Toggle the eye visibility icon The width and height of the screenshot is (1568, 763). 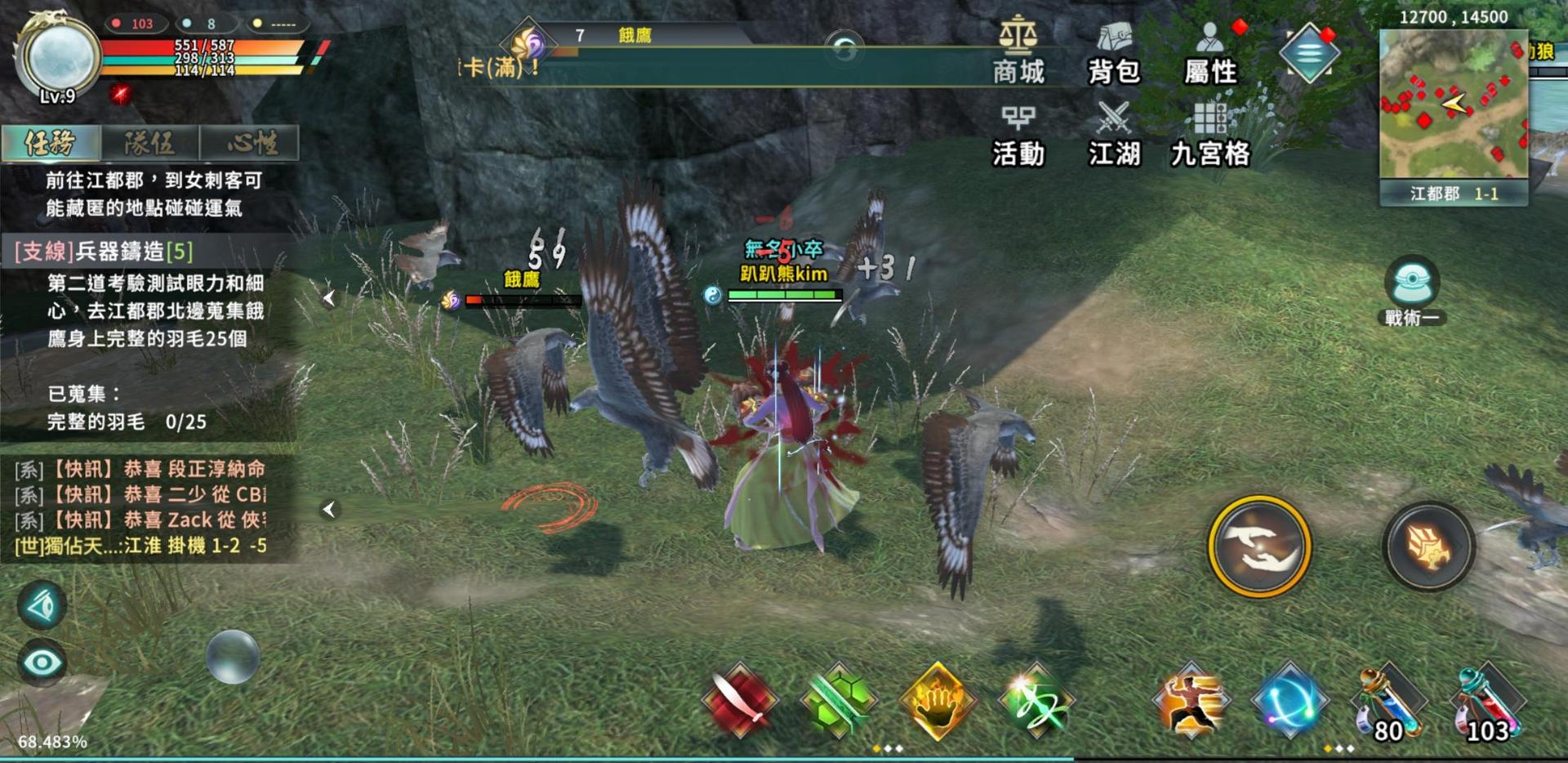[42, 662]
